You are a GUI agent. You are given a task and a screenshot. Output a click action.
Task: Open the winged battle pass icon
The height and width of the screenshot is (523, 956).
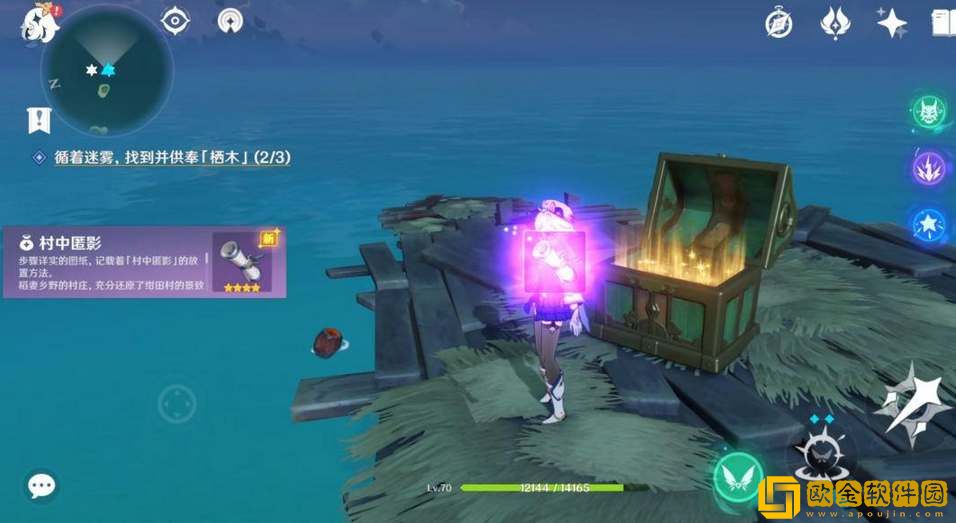833,22
